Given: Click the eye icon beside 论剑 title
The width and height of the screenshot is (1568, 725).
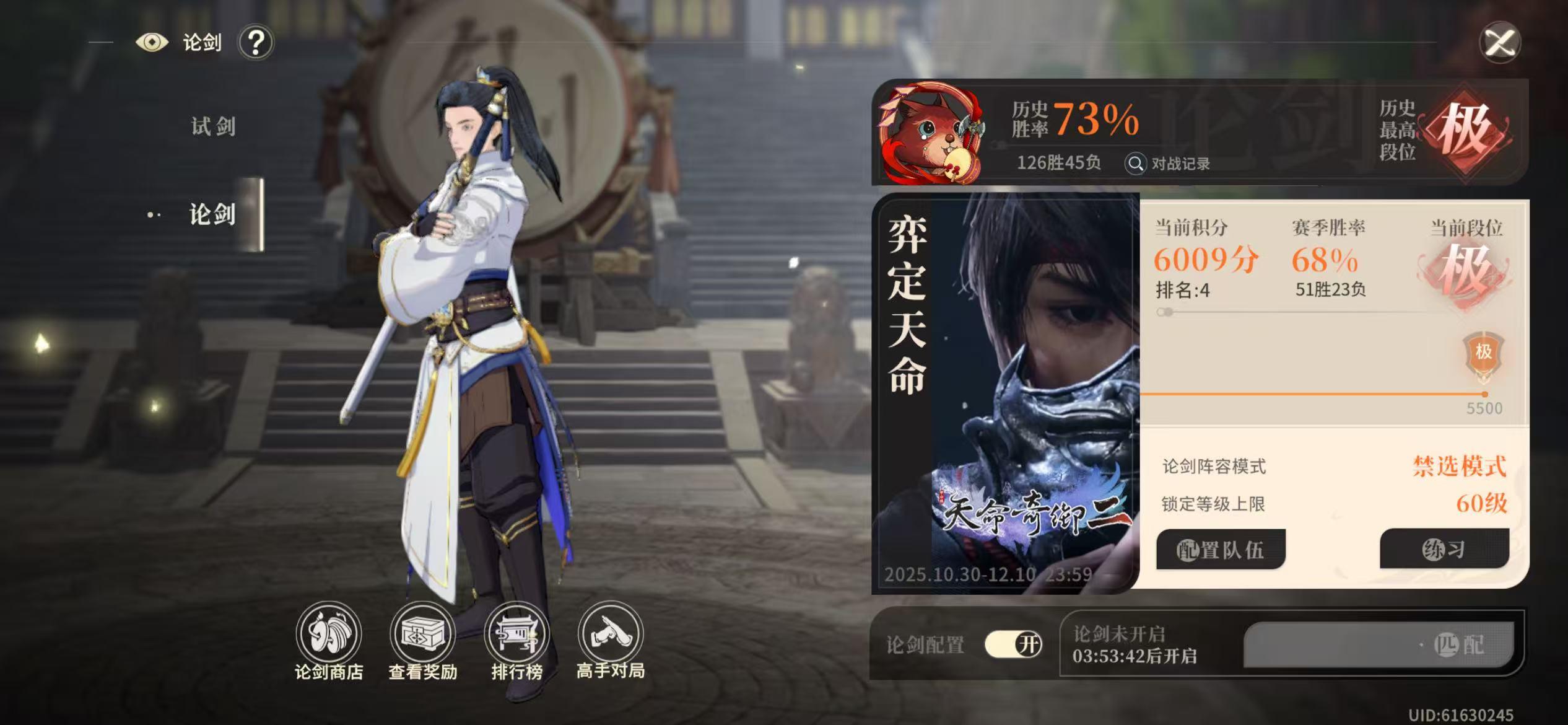Looking at the screenshot, I should tap(152, 43).
